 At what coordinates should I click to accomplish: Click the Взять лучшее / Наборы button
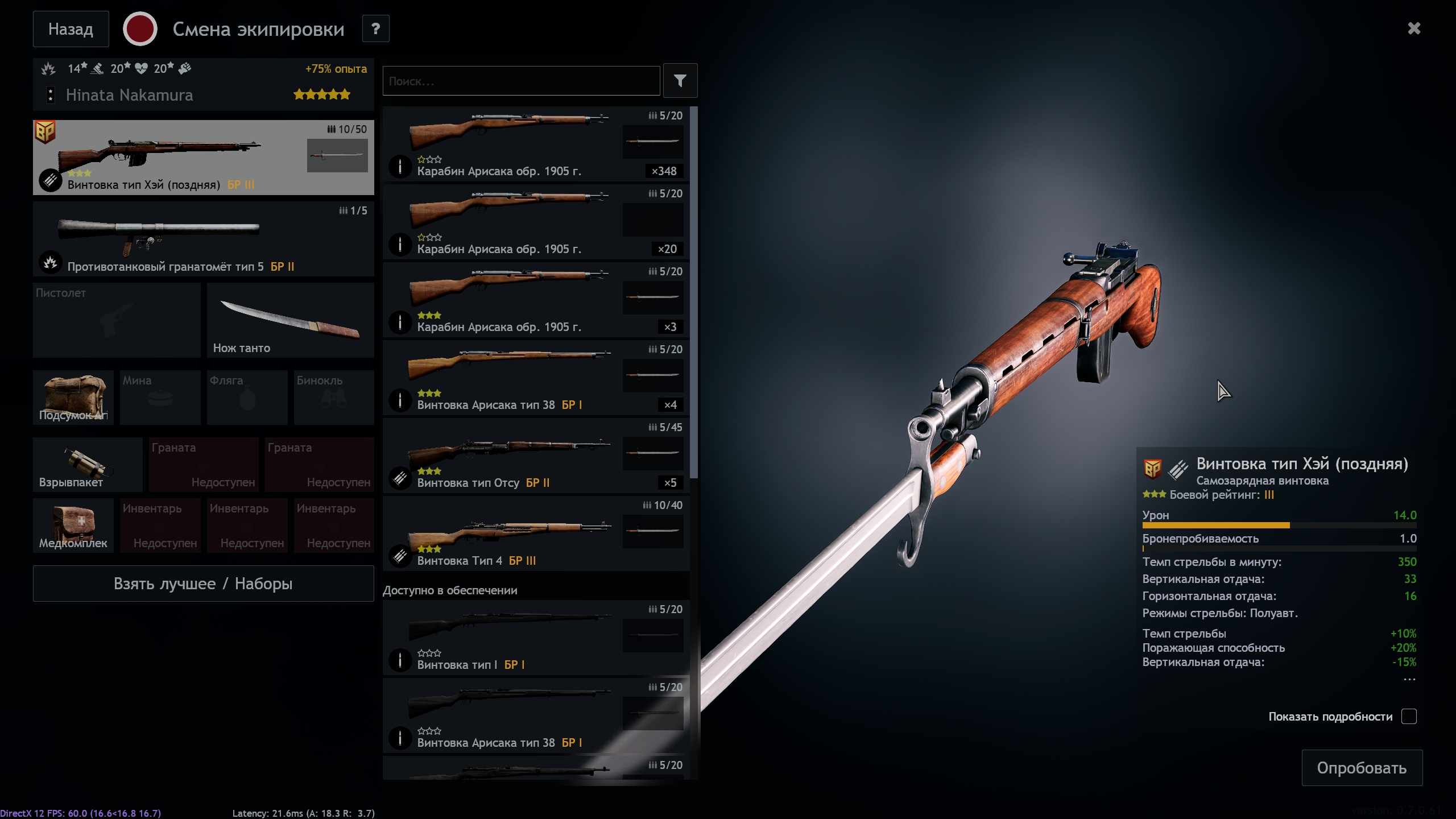point(203,584)
